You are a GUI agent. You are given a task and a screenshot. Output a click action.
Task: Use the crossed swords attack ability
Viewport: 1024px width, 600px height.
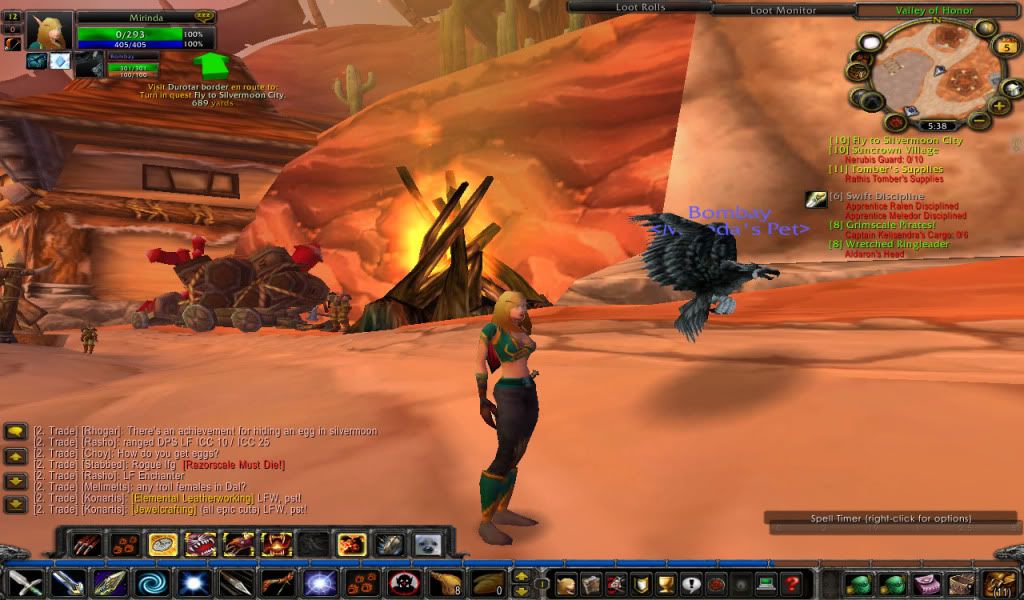click(25, 583)
